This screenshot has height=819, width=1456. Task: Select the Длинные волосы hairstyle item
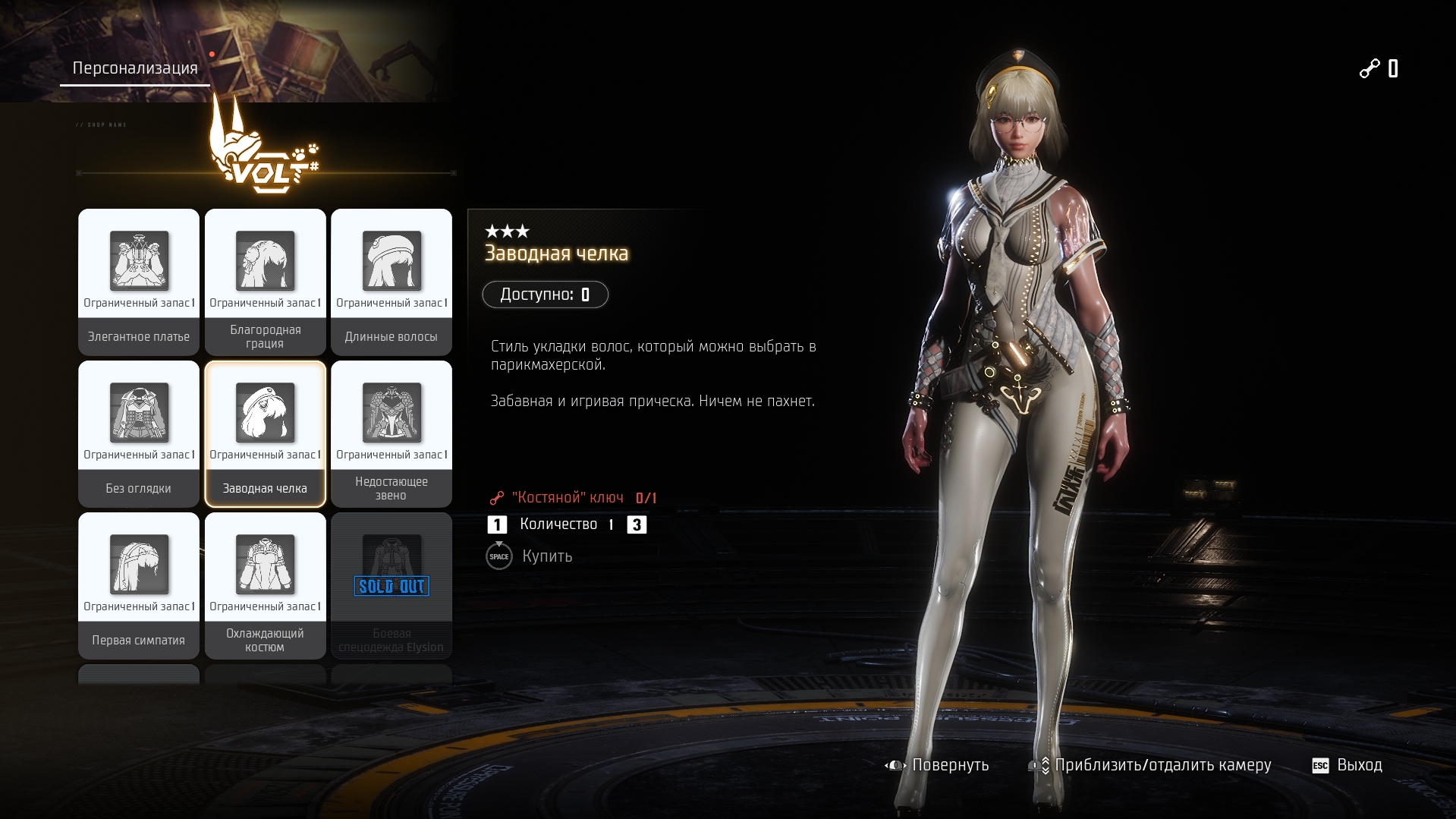pos(392,282)
